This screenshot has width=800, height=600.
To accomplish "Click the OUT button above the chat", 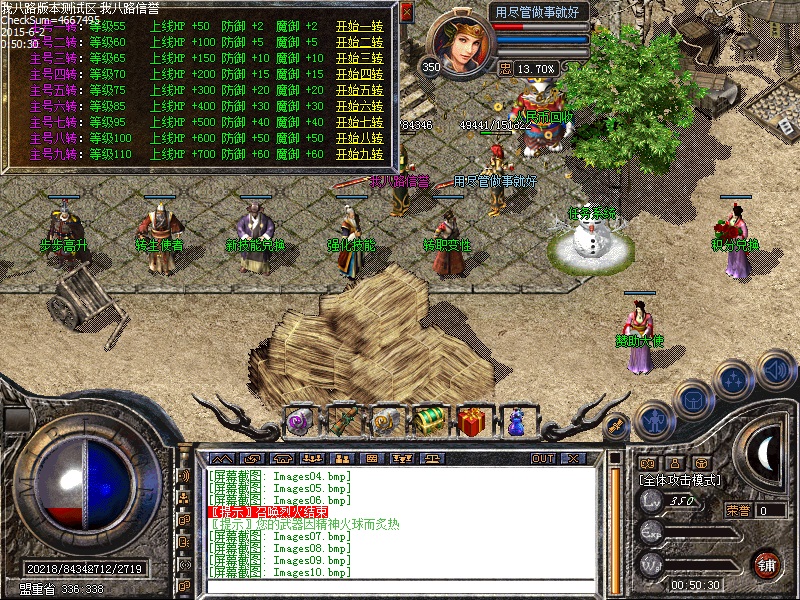I will tap(543, 458).
